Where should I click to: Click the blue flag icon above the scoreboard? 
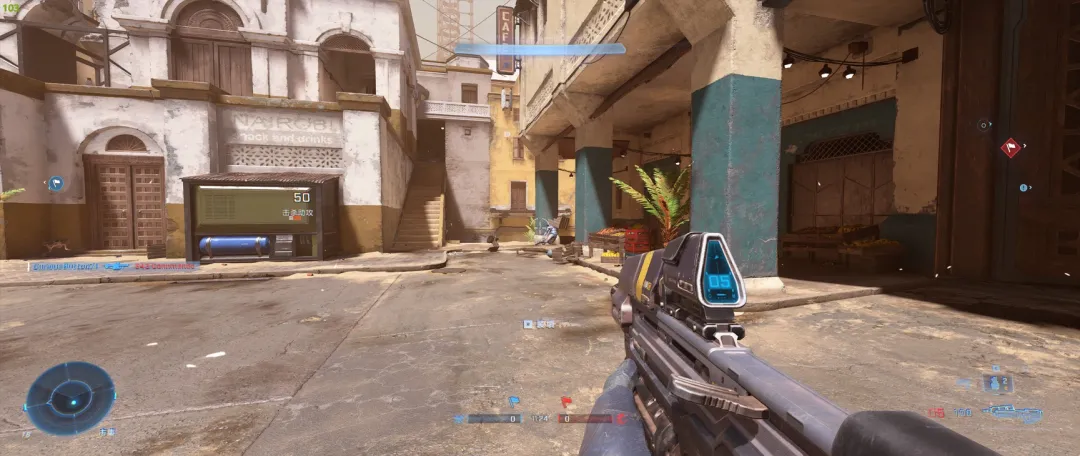click(514, 401)
